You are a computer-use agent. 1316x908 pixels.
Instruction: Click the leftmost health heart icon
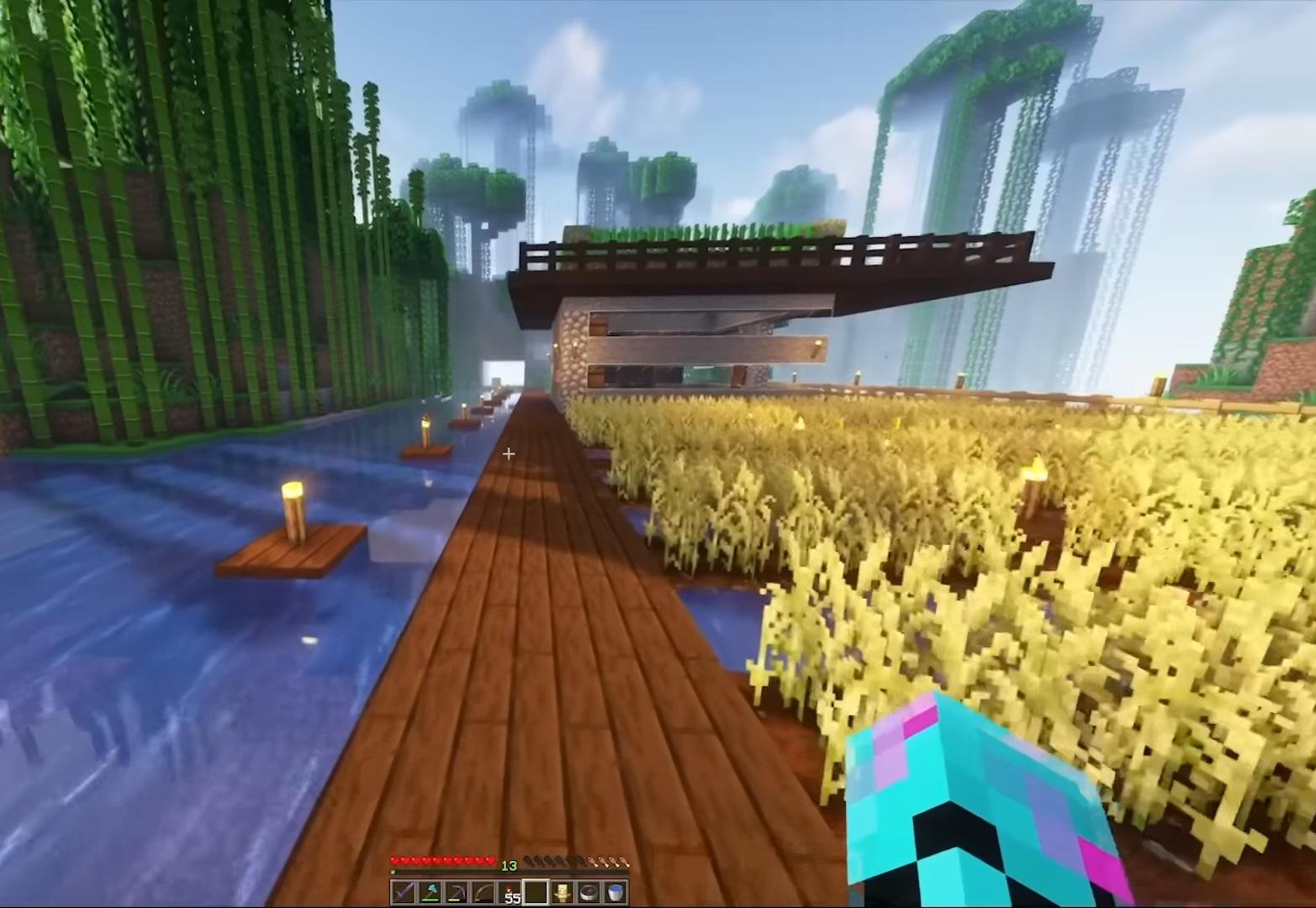click(394, 860)
